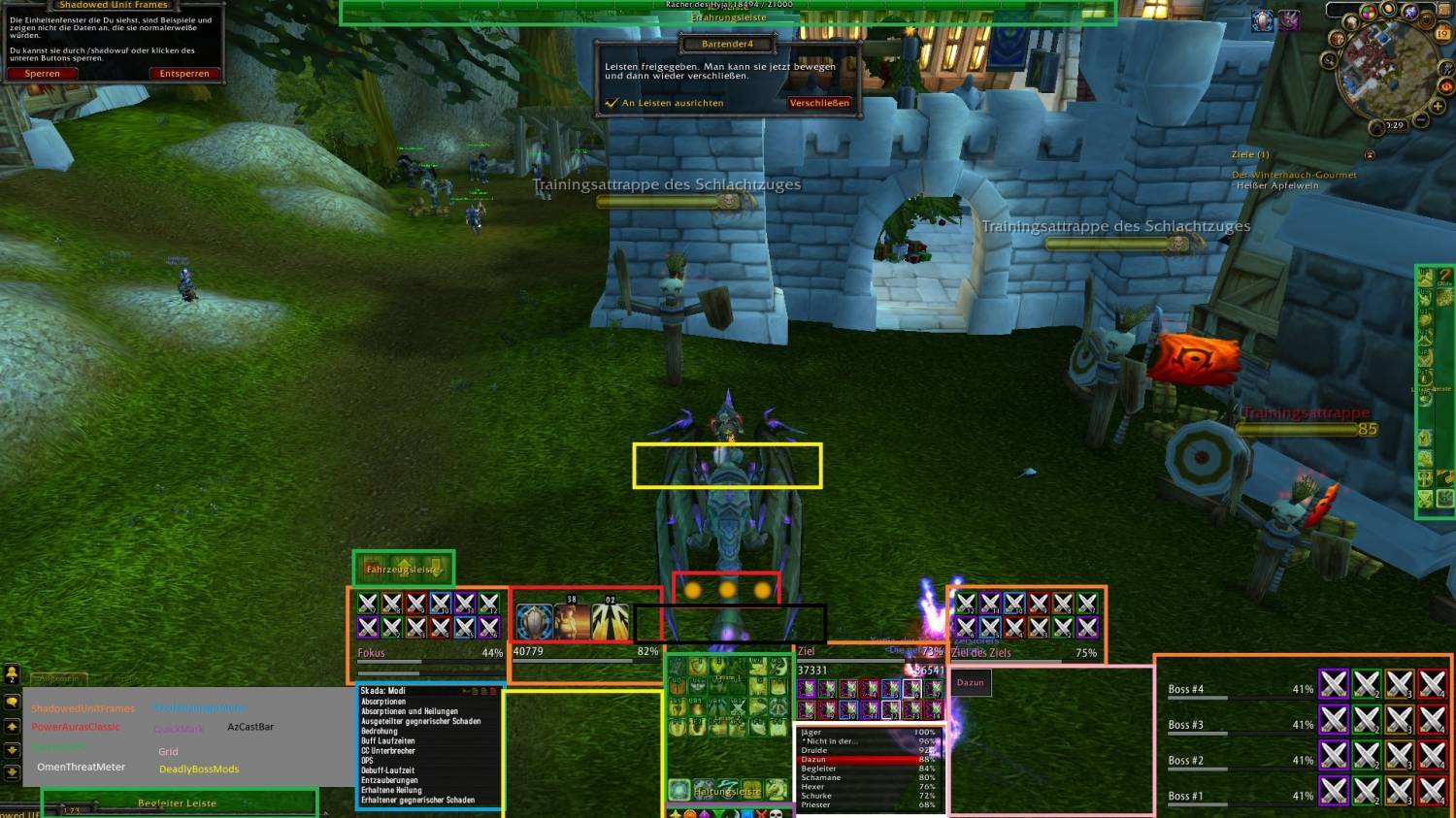The height and width of the screenshot is (818, 1456).
Task: Select the Absorptionen mode in Skada
Action: coord(383,702)
